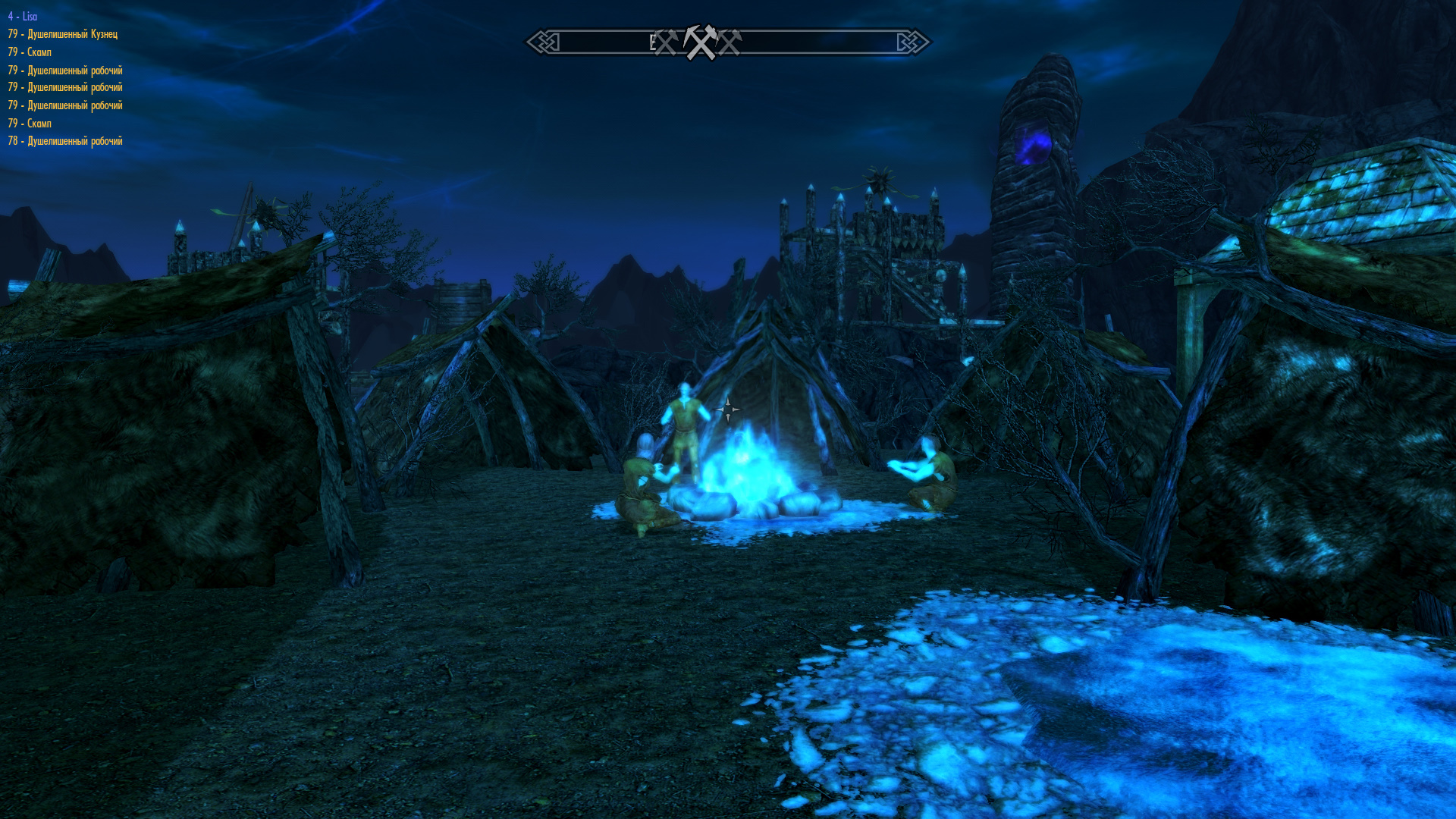The width and height of the screenshot is (1456, 819).
Task: Pick the level 78 Душелишенный рабочий row
Action: tap(65, 141)
